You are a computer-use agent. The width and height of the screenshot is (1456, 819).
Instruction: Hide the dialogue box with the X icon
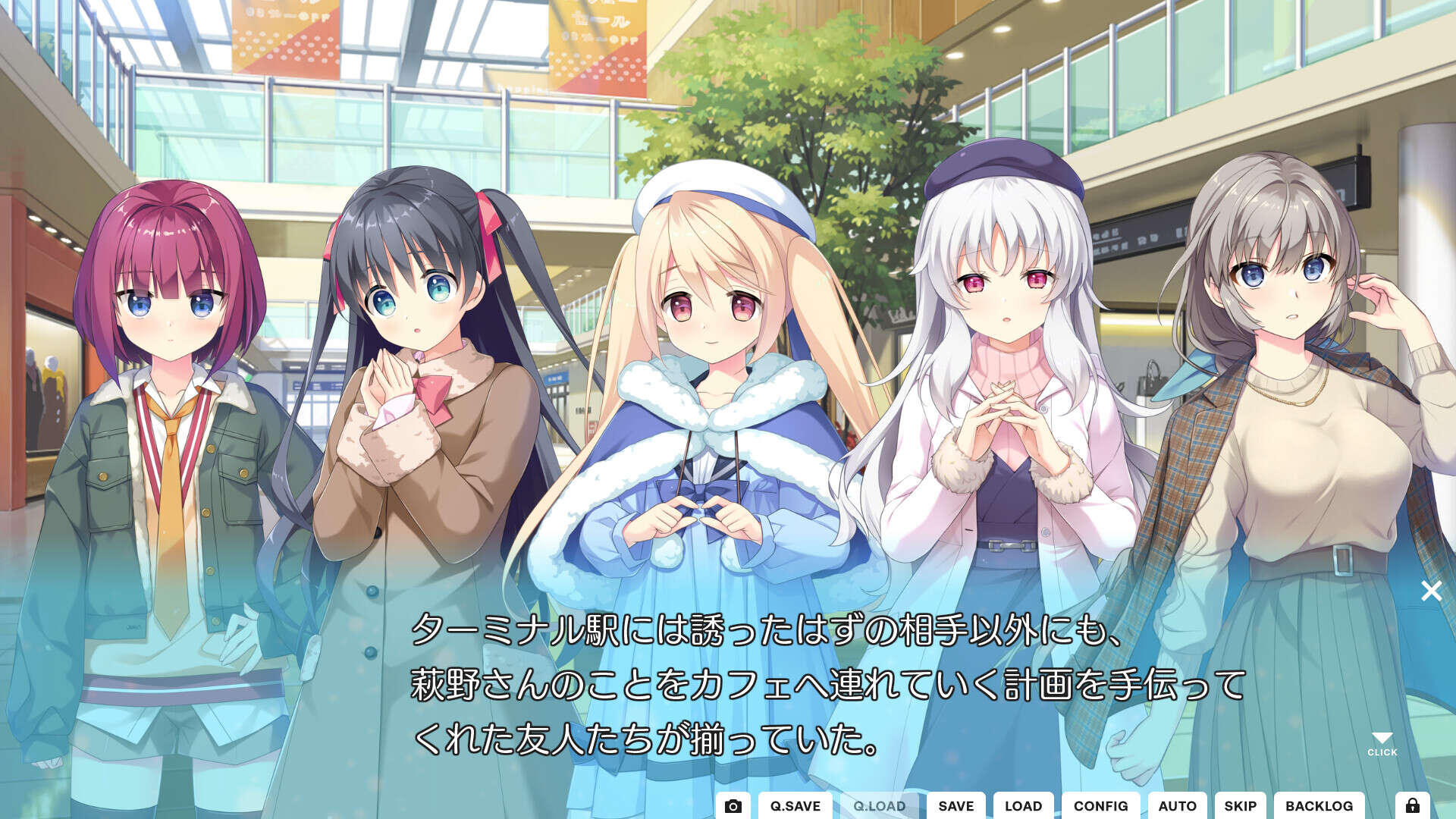point(1432,591)
